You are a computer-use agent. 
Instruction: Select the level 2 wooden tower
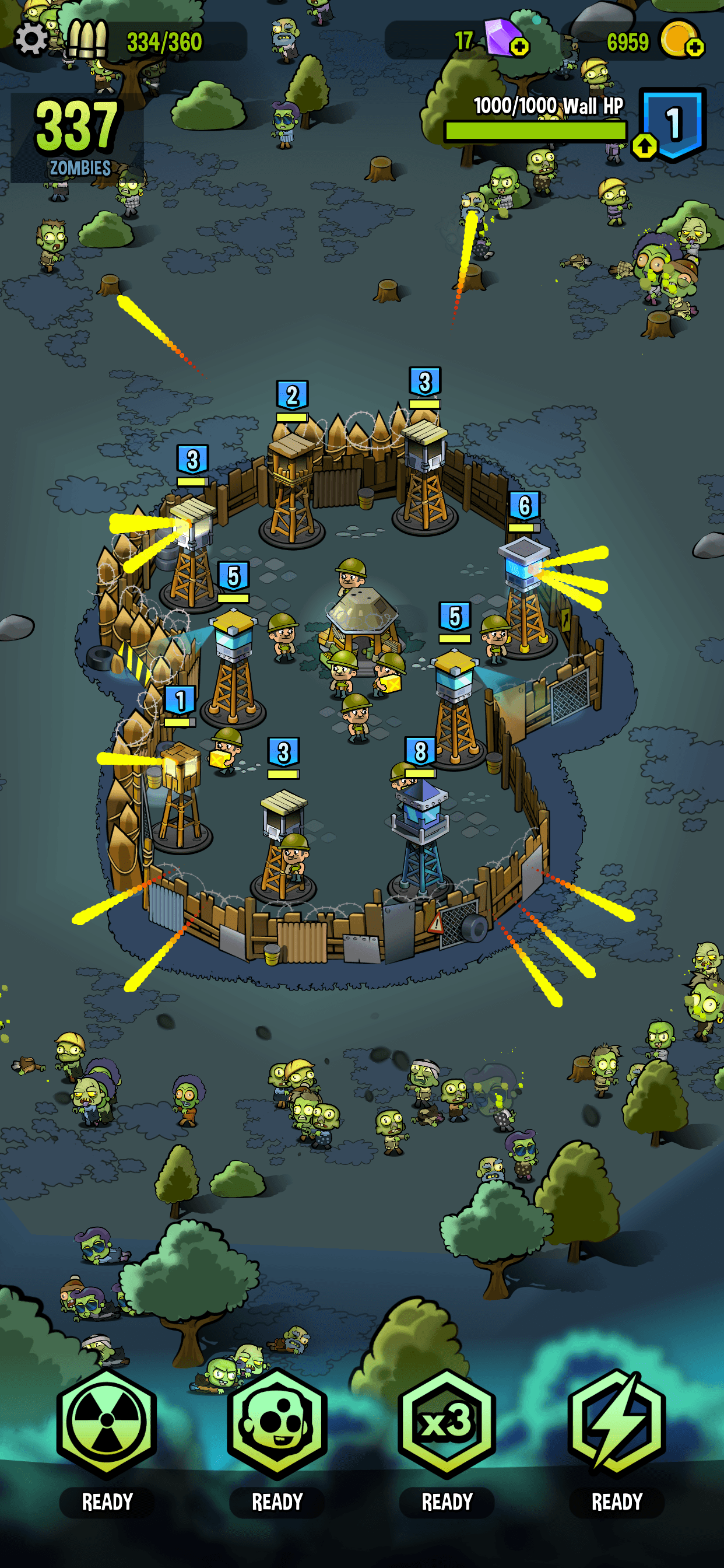click(x=293, y=481)
